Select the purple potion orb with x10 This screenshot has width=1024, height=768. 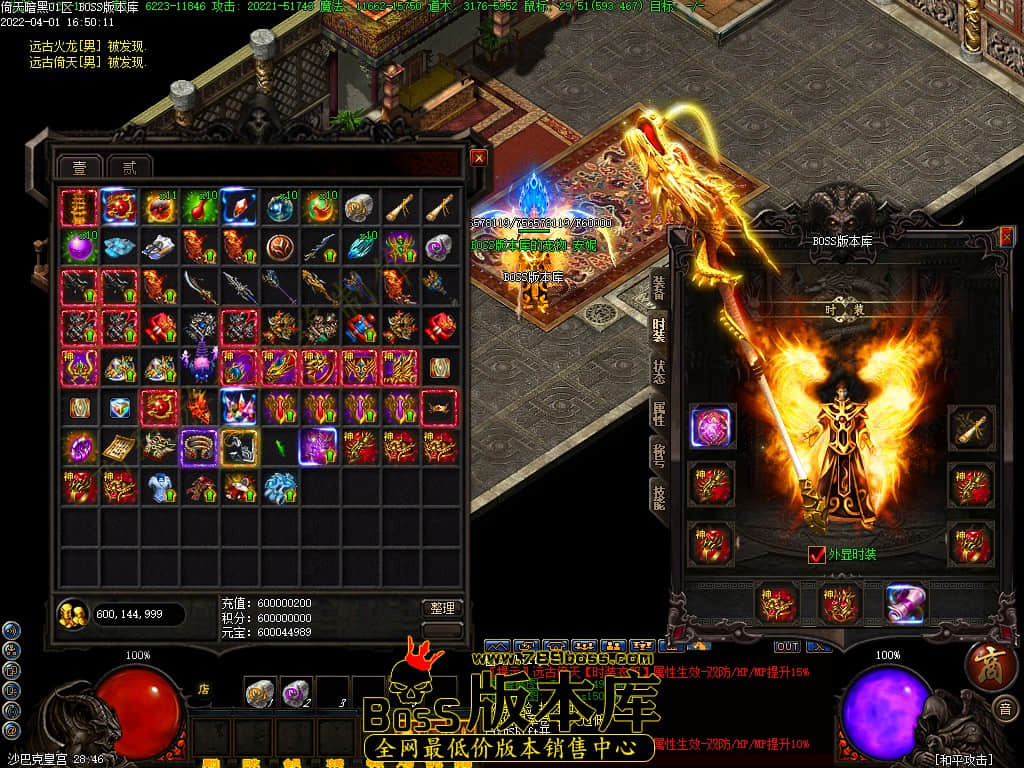(x=79, y=247)
